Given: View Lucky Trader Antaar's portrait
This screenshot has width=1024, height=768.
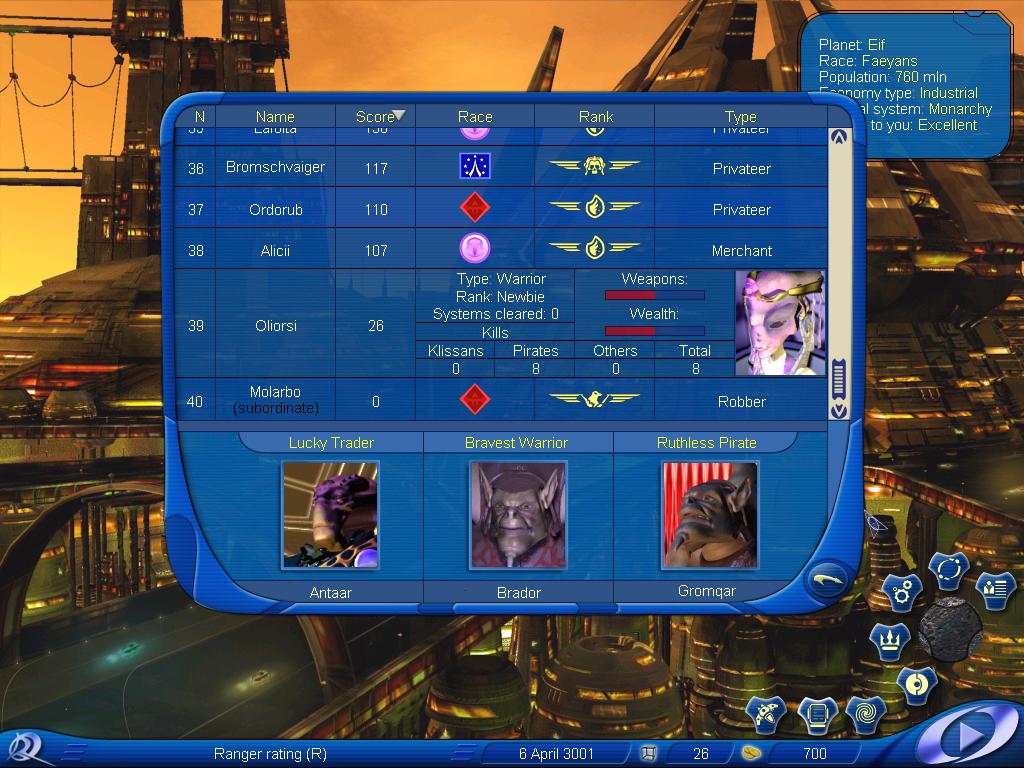Looking at the screenshot, I should click(x=330, y=515).
